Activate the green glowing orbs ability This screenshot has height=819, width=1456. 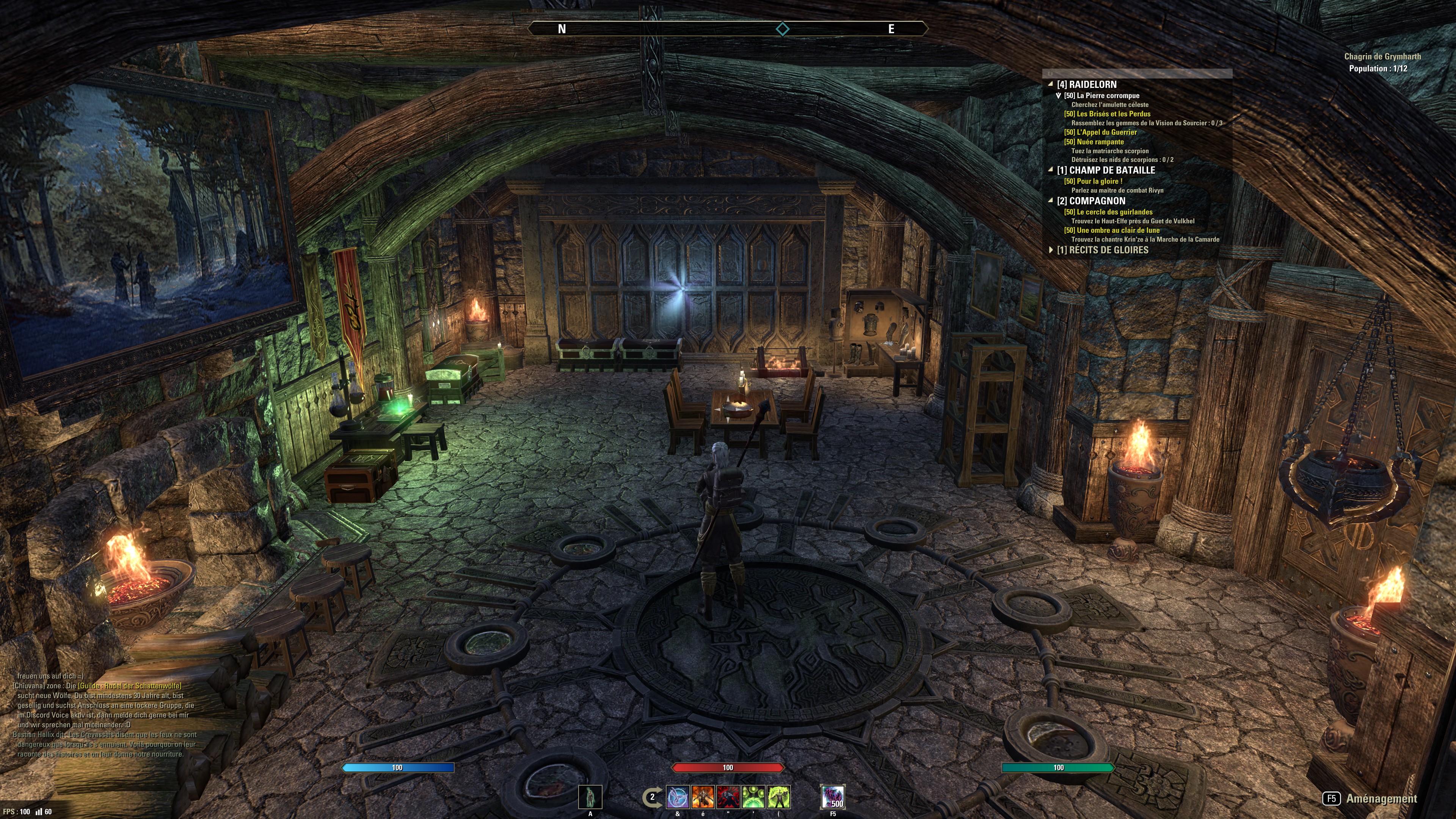coord(753,797)
